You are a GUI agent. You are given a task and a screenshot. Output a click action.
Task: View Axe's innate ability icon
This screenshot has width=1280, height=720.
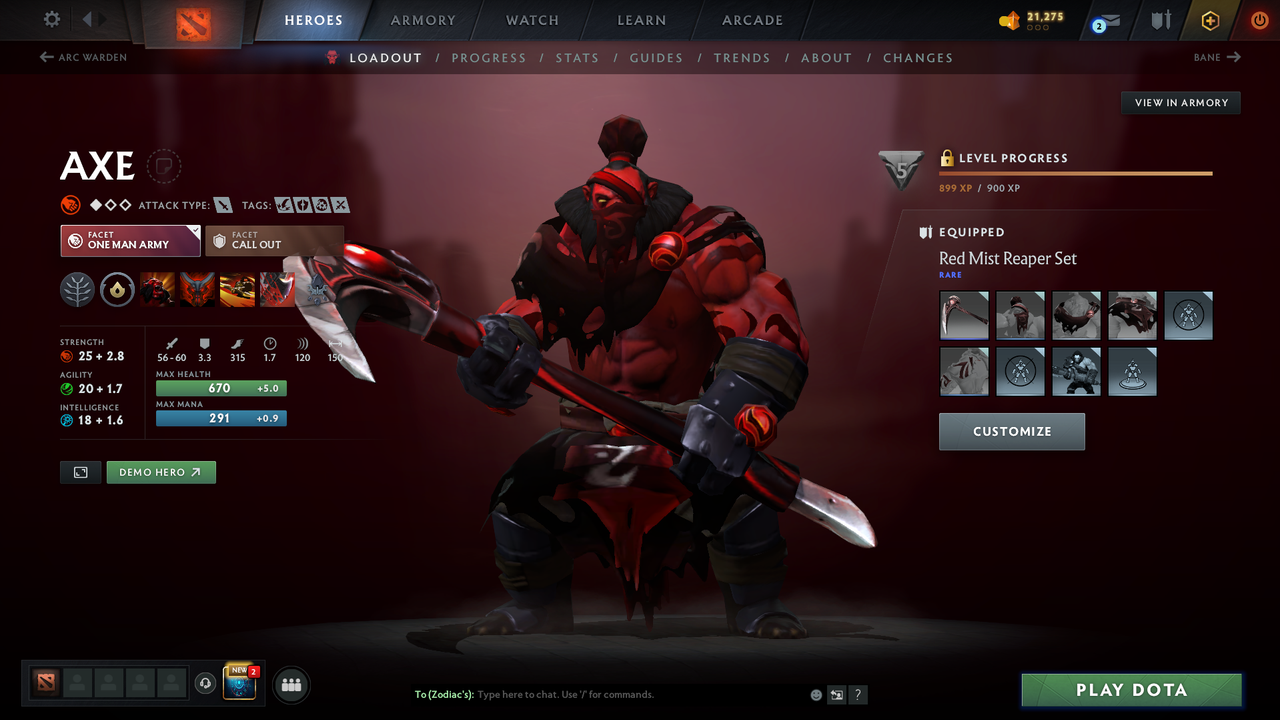(118, 290)
